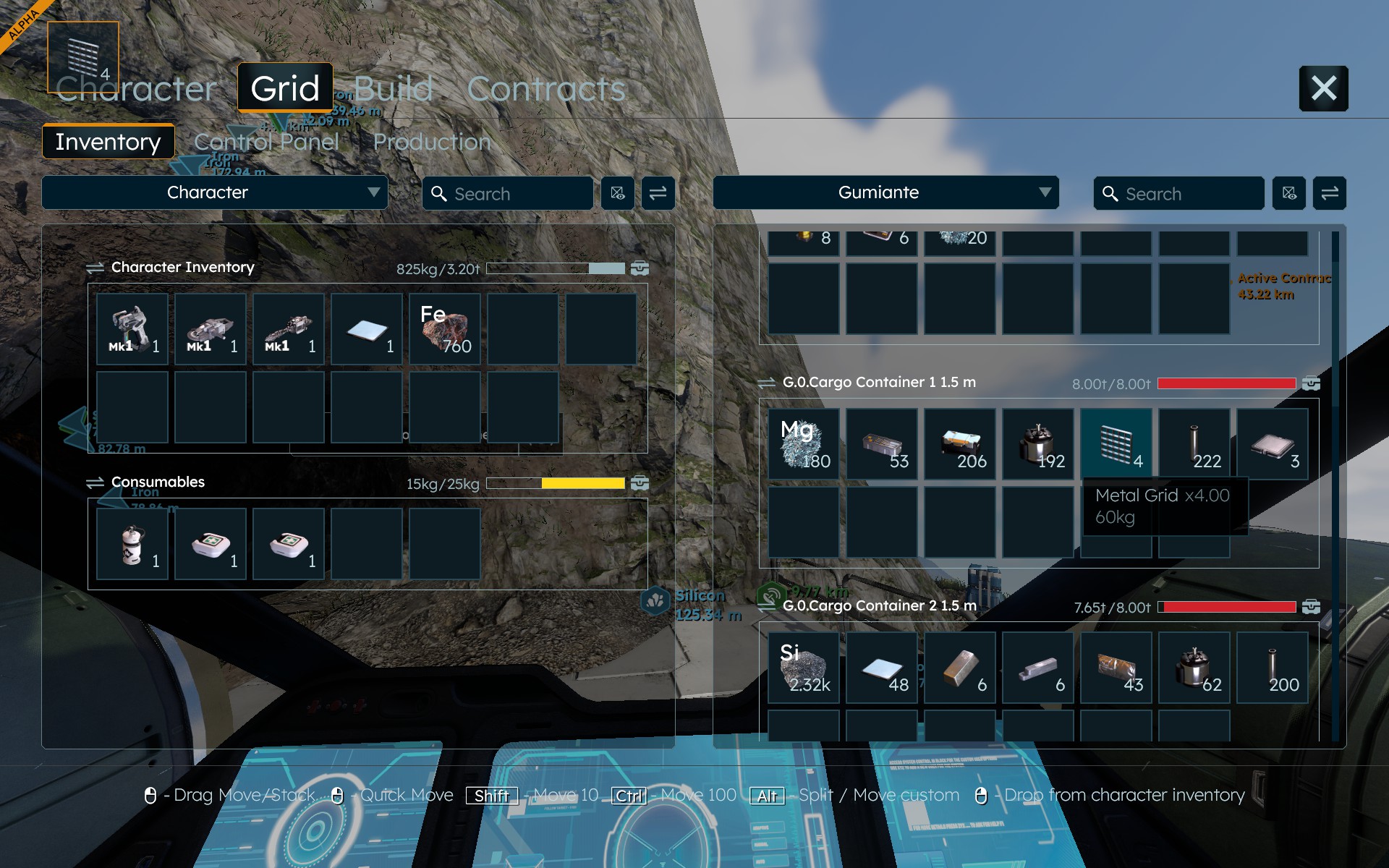Select the Mg magnesium stack of 180

pos(804,444)
